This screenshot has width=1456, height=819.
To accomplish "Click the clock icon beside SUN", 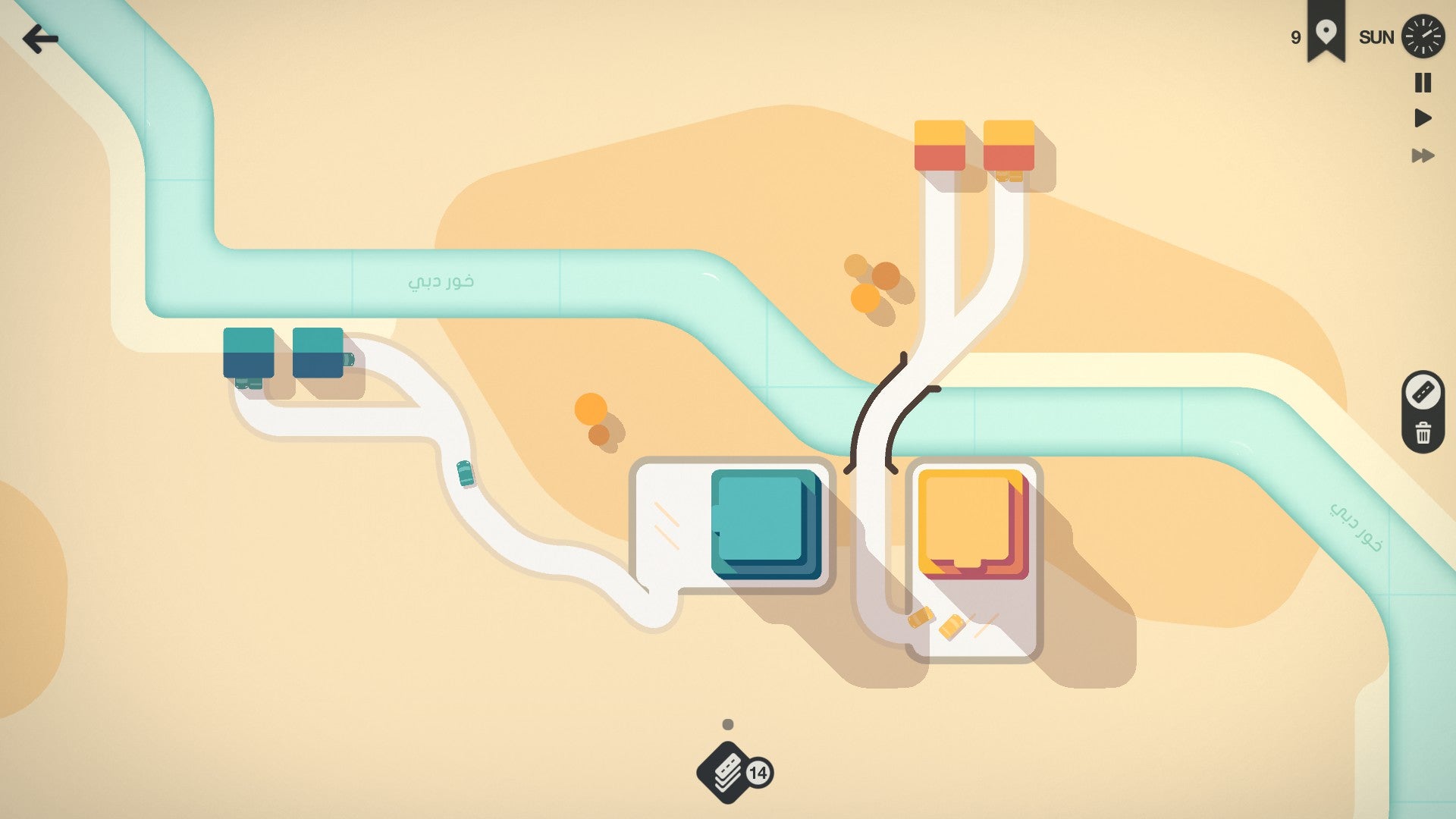I will point(1424,36).
